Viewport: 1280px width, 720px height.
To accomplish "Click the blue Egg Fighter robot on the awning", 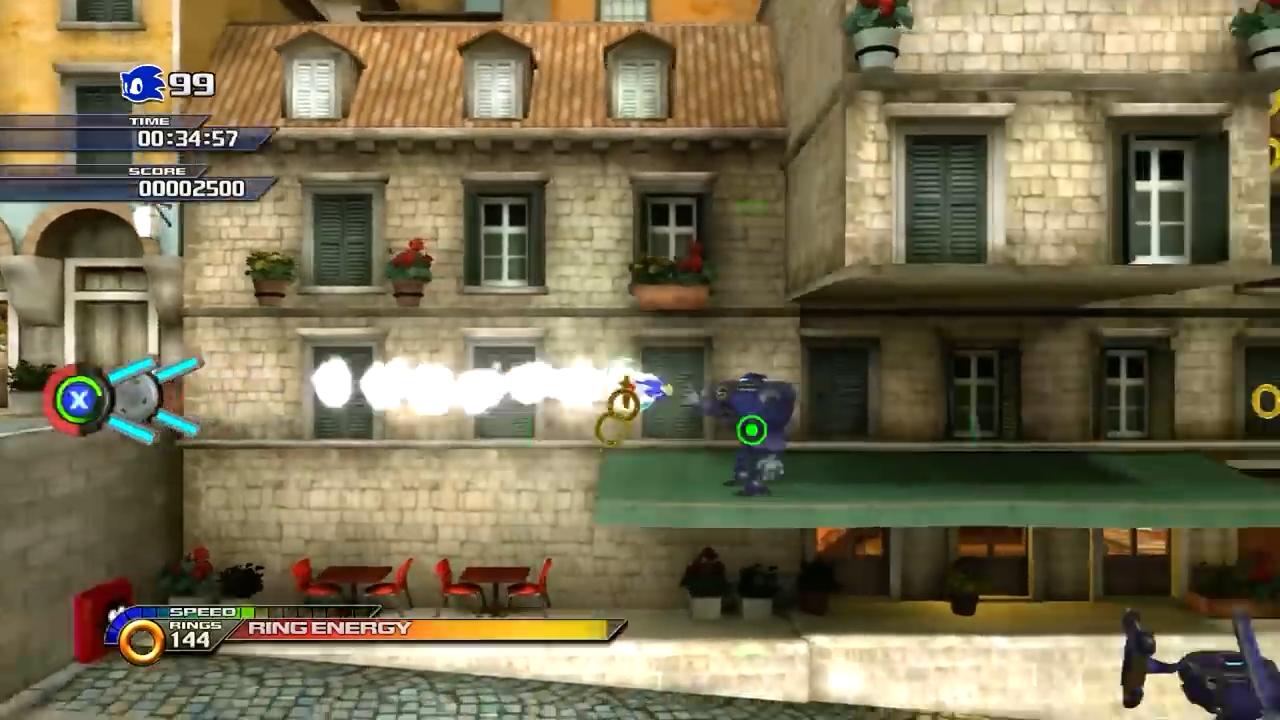I will click(x=750, y=430).
